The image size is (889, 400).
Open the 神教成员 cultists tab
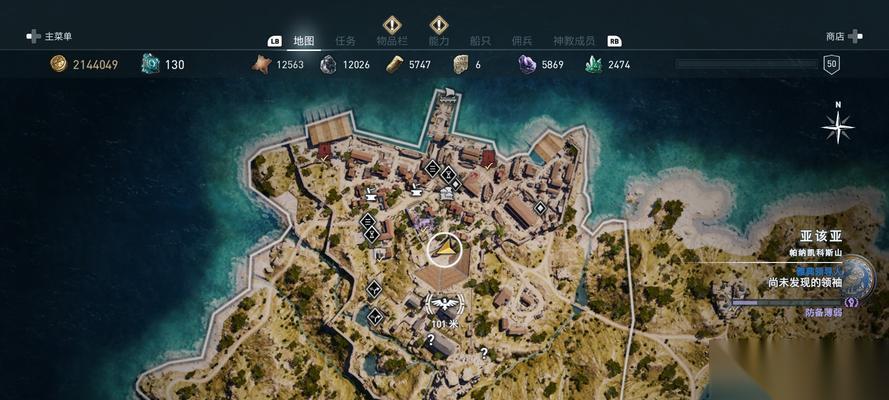574,41
